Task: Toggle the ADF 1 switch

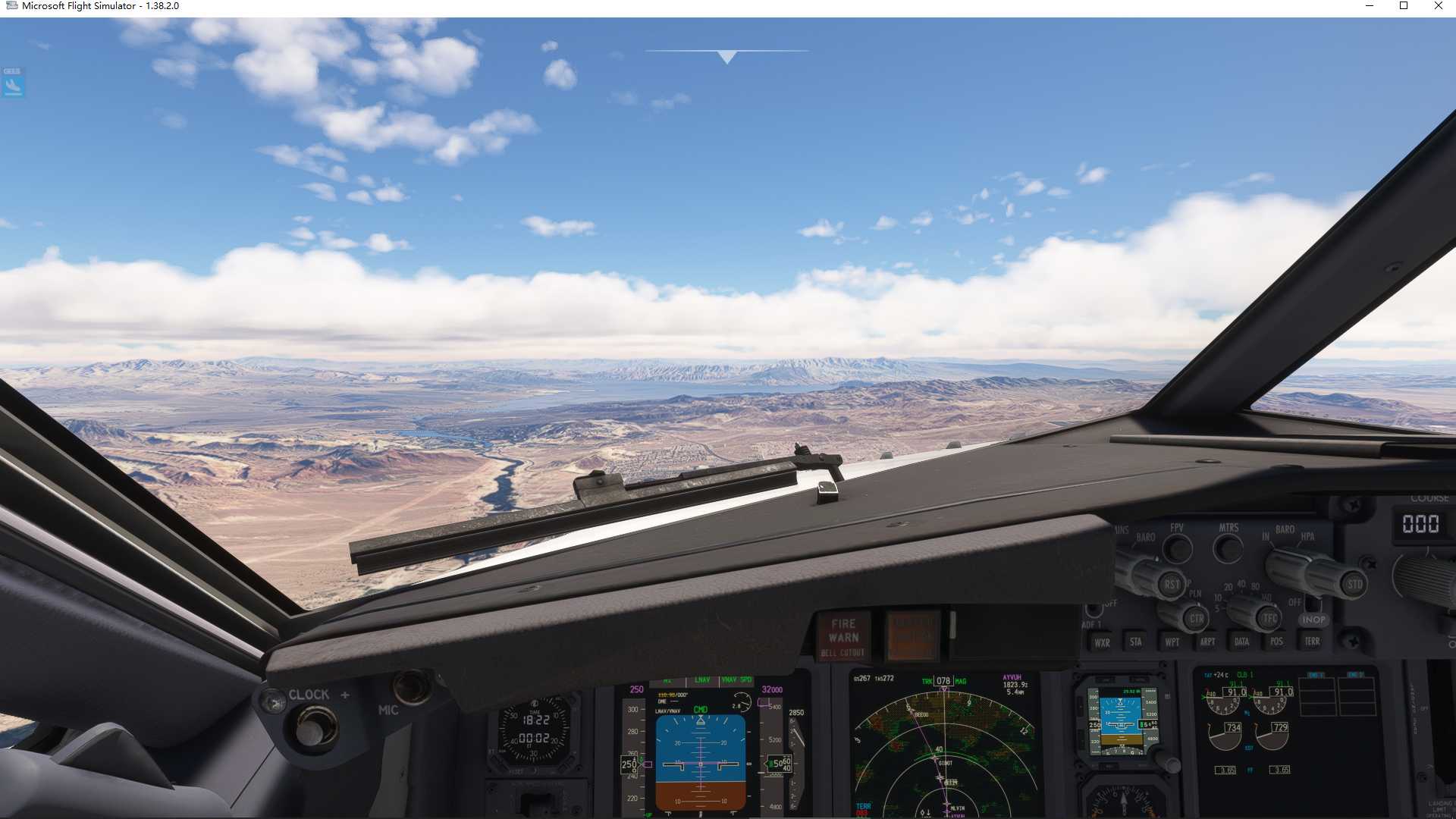Action: click(x=1094, y=610)
